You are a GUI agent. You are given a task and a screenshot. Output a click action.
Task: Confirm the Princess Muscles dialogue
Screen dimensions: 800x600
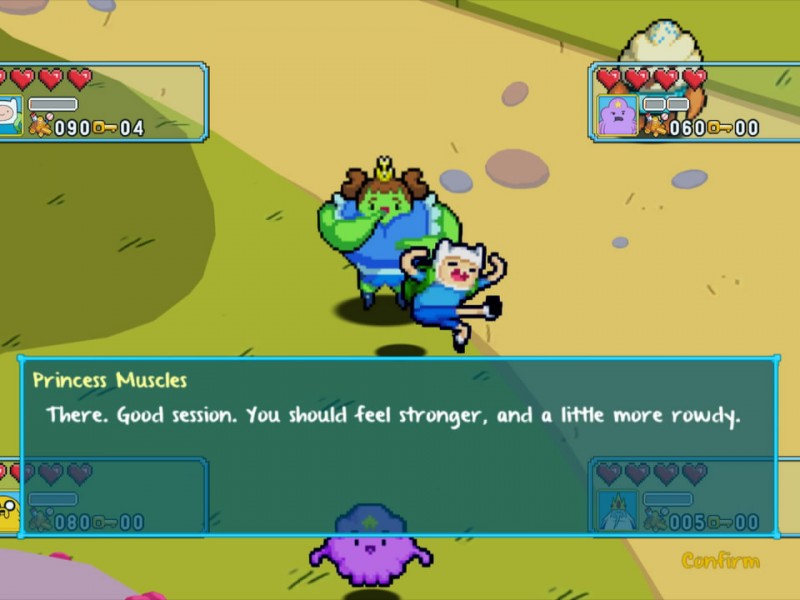[x=720, y=561]
